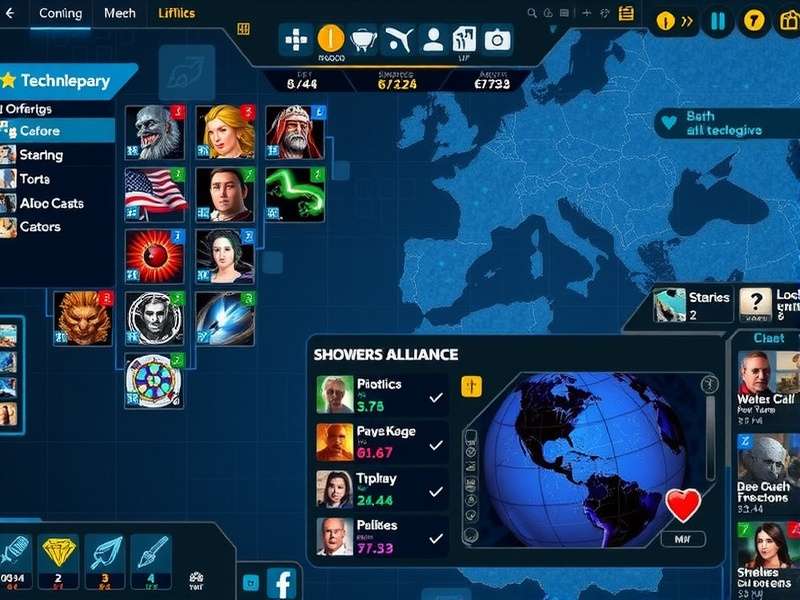Select the Liflics tab
800x600 pixels.
(177, 14)
